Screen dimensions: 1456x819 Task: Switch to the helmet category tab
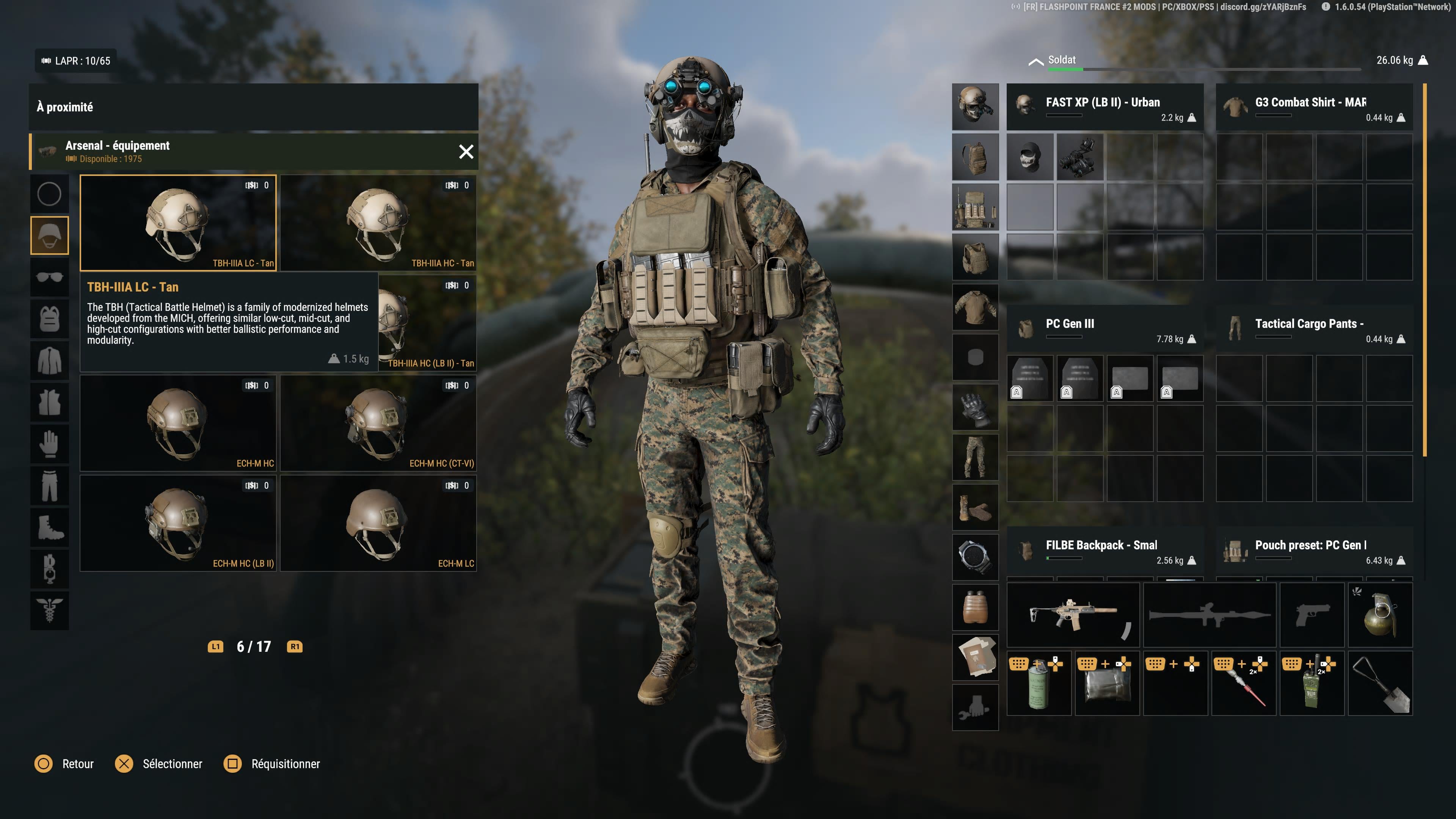pos(50,235)
